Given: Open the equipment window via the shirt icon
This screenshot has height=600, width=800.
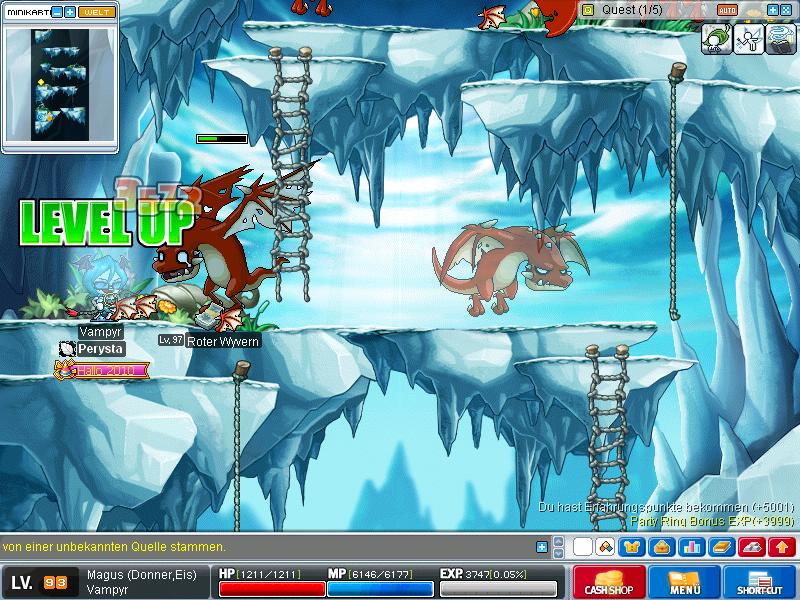Looking at the screenshot, I should tap(631, 547).
